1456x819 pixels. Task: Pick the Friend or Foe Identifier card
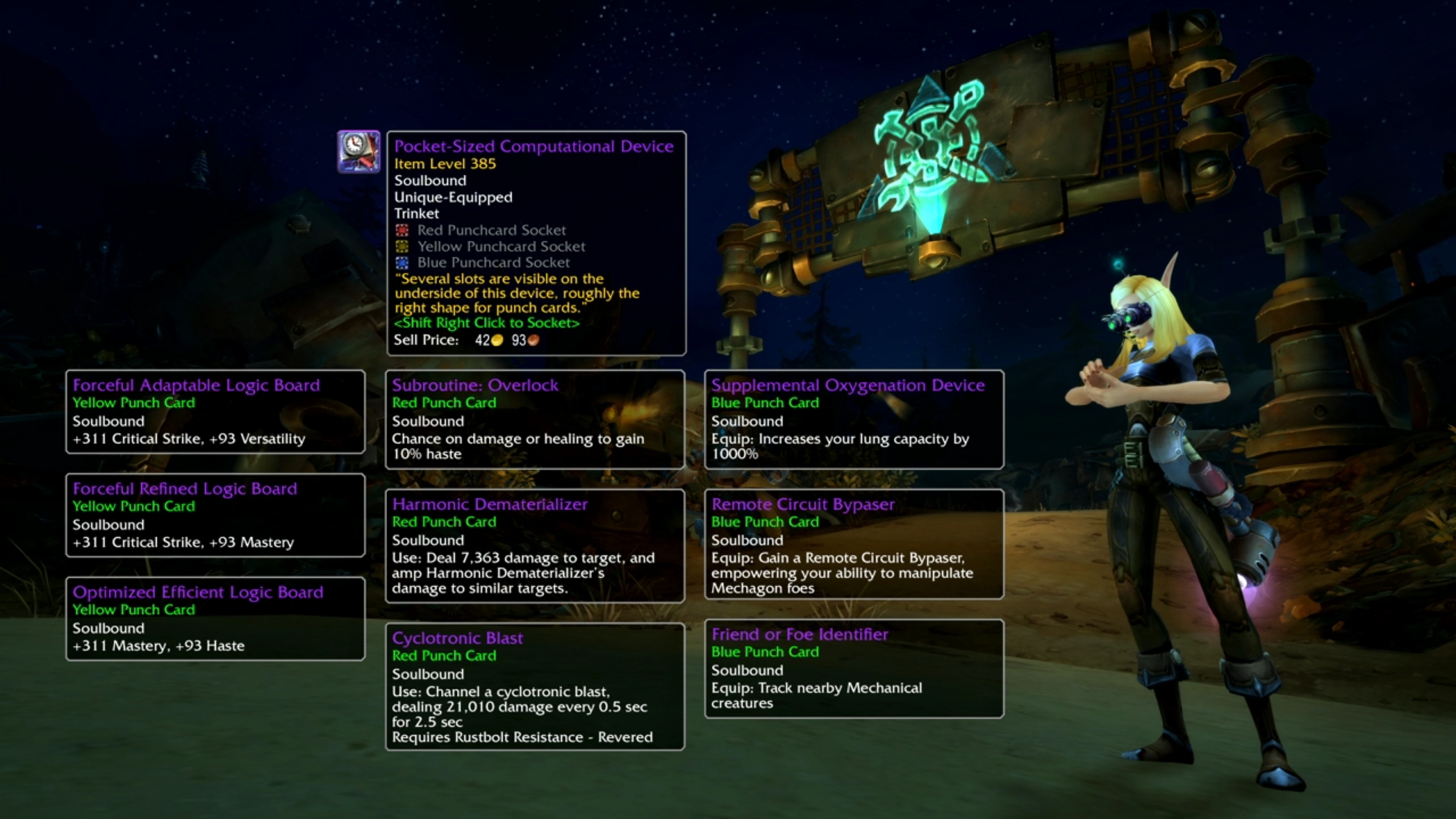point(854,668)
